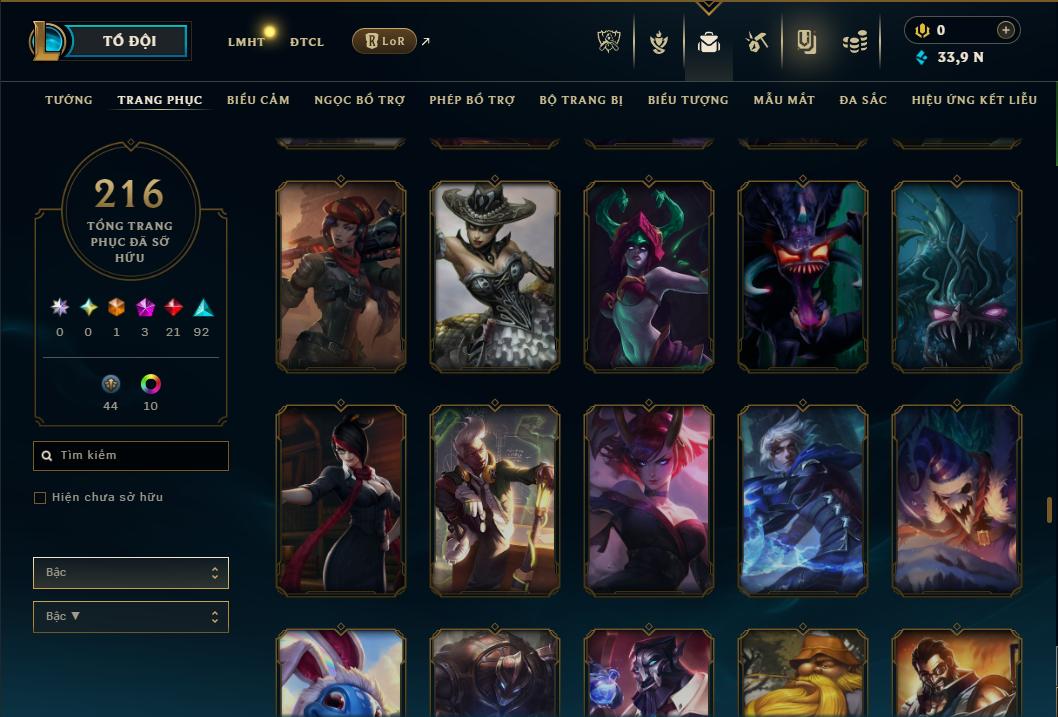Open the Bậc ▼ sort dropdown

131,617
